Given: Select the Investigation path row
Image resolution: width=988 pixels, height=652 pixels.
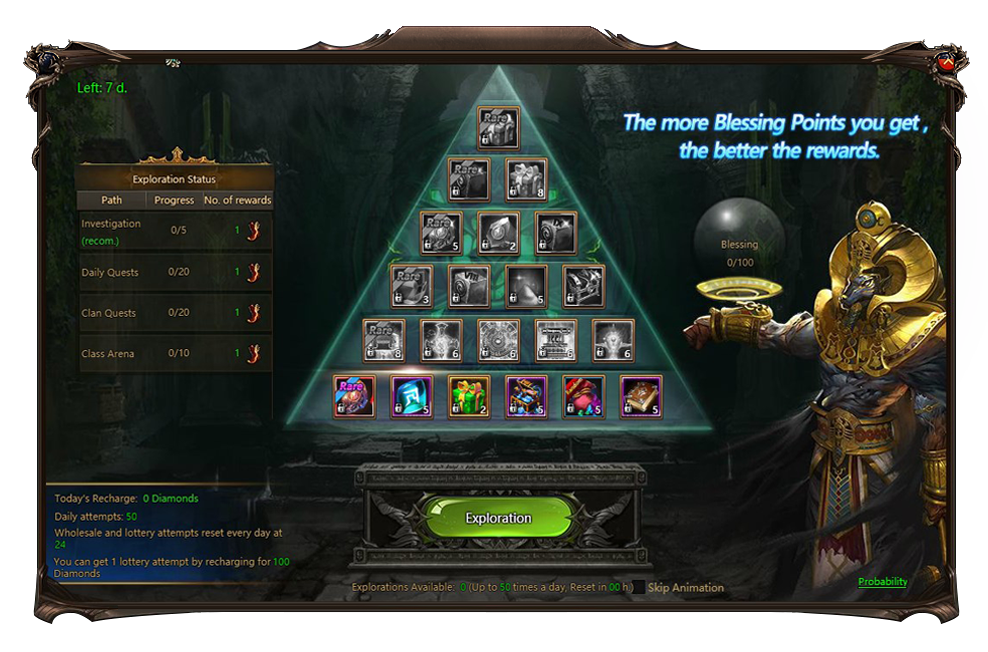Looking at the screenshot, I should 175,232.
